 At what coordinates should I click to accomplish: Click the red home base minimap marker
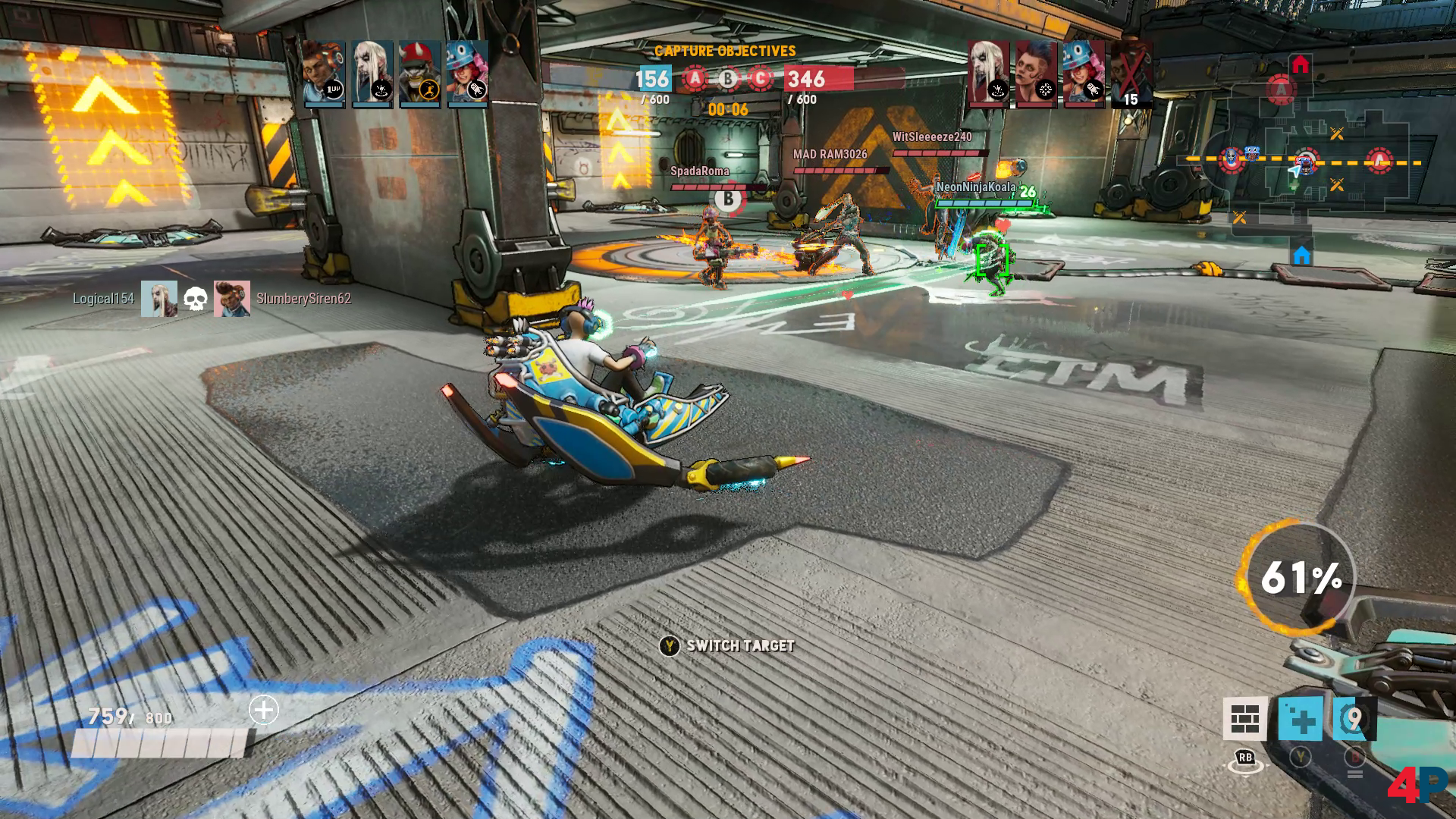pyautogui.click(x=1301, y=64)
